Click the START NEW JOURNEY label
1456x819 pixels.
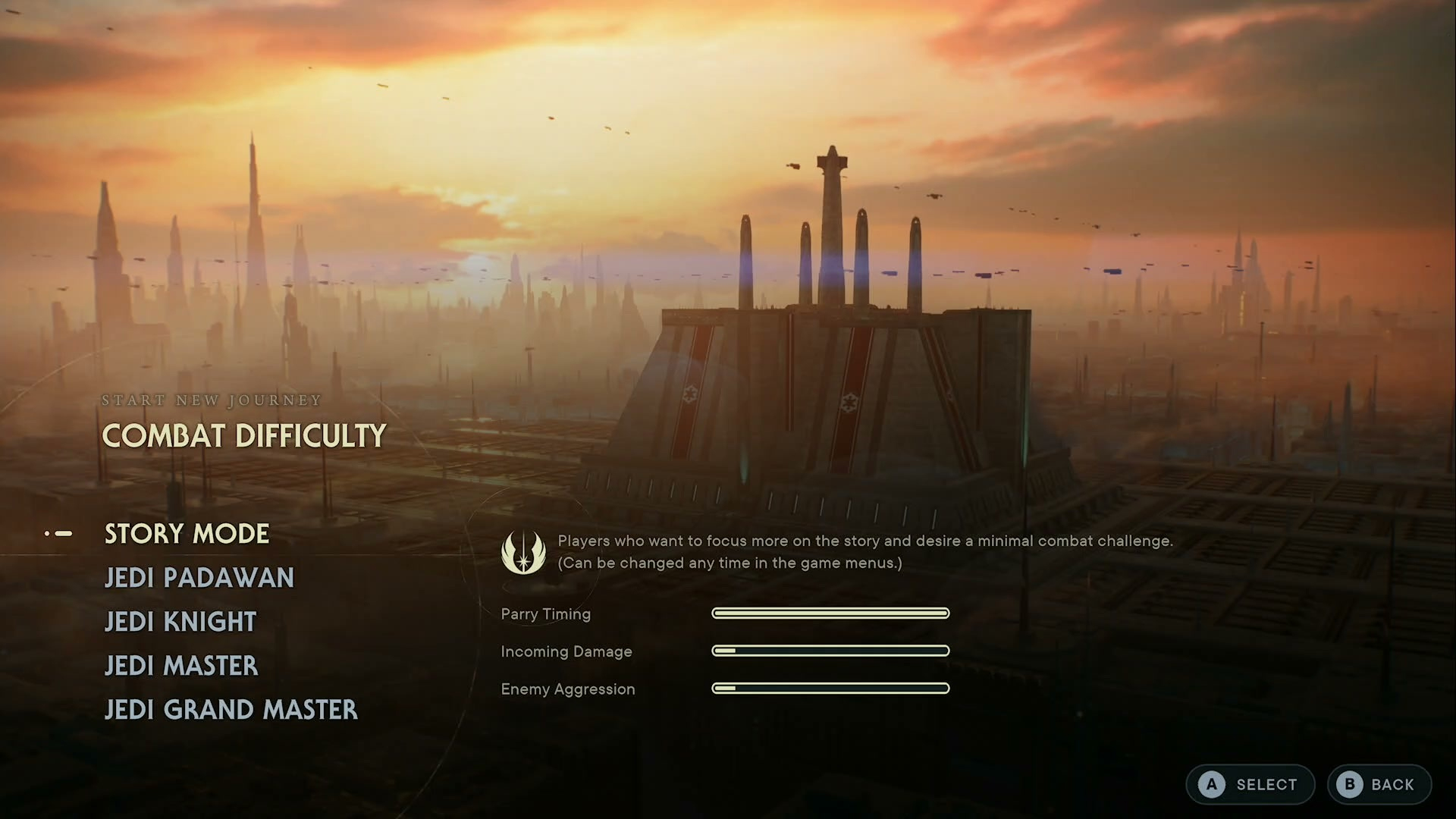(212, 400)
